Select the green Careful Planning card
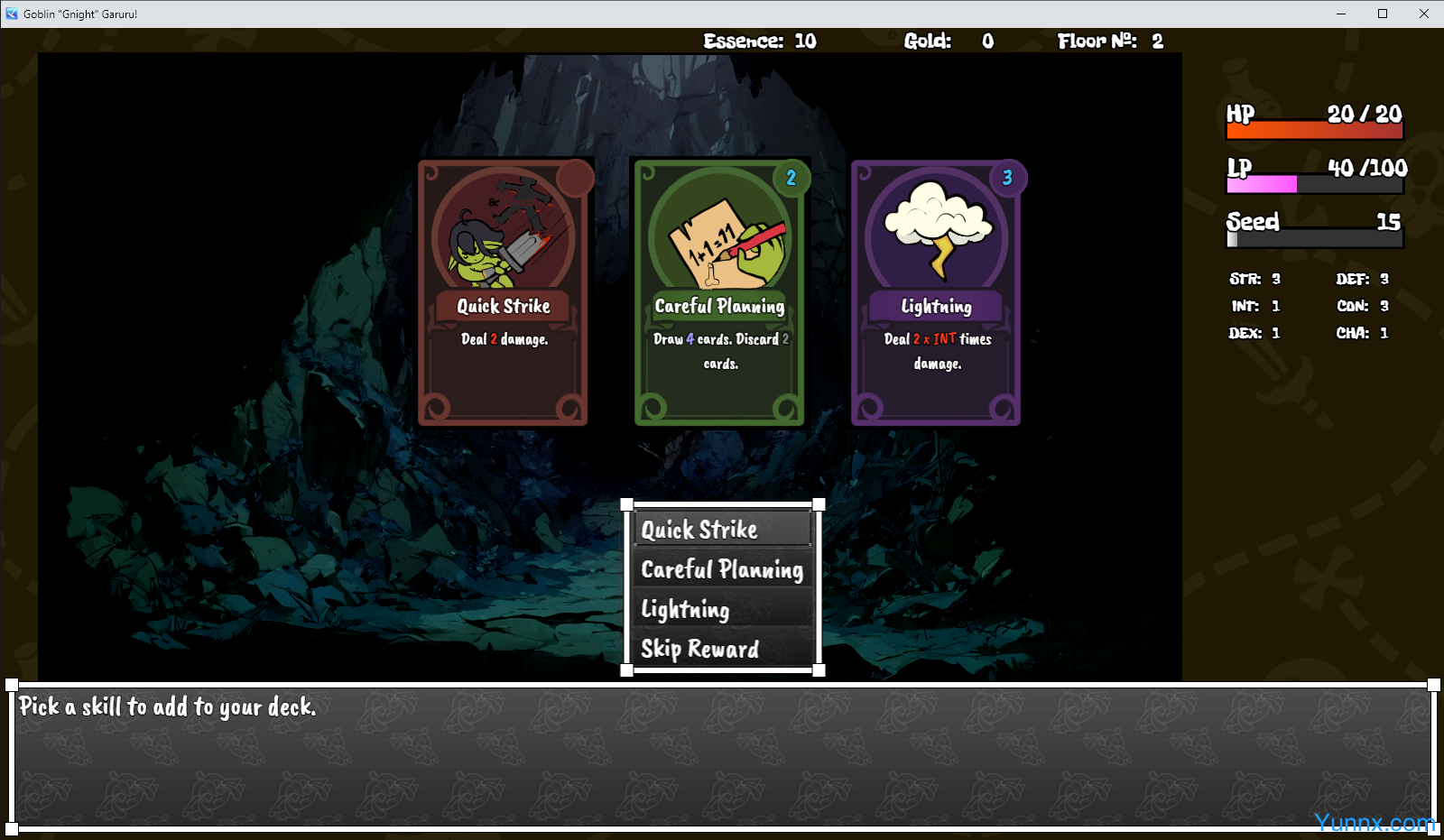 click(x=719, y=292)
